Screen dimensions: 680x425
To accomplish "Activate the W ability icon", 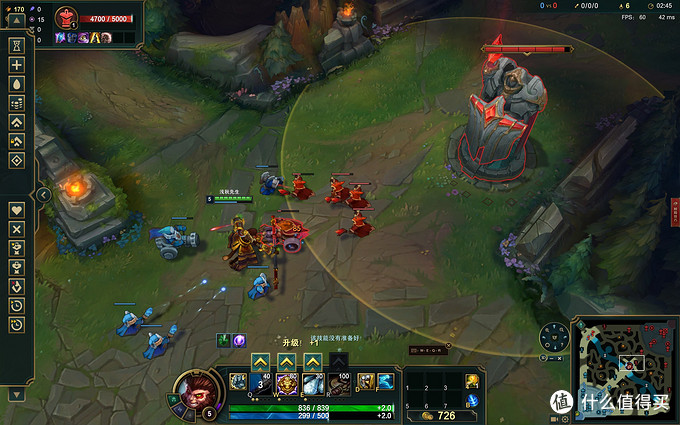I will pyautogui.click(x=287, y=383).
